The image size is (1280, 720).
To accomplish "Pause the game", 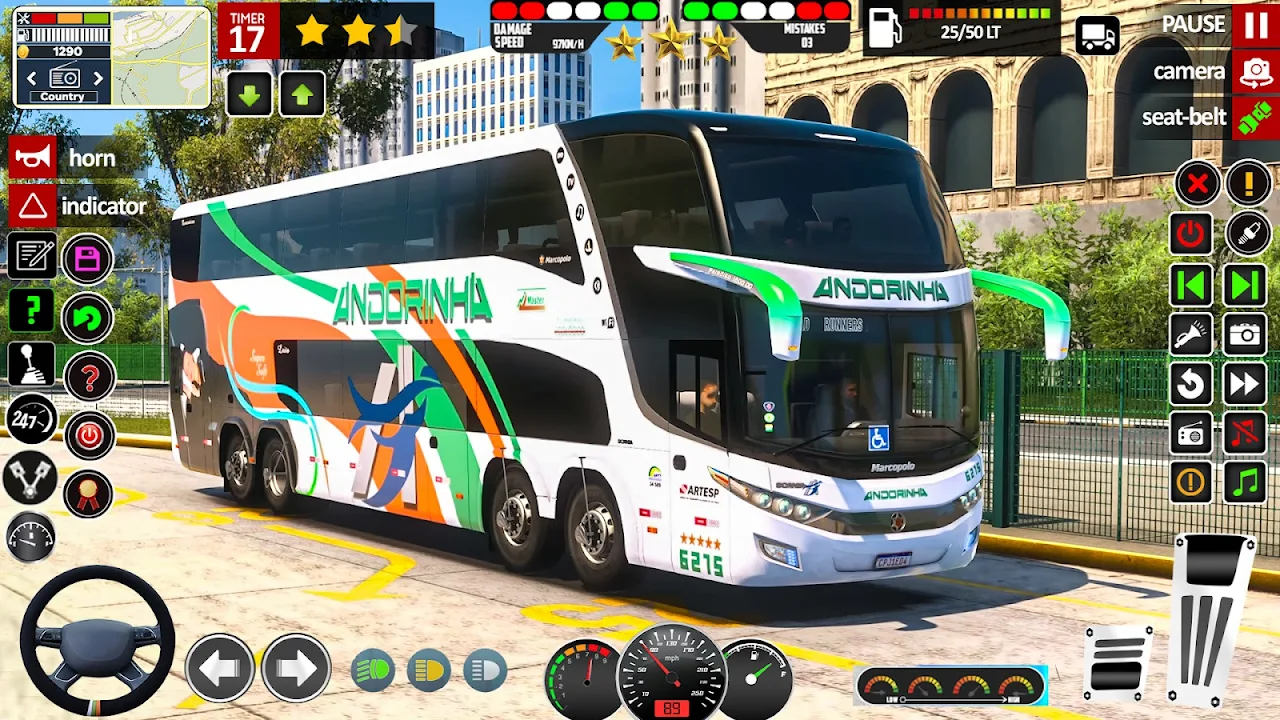I will (x=1254, y=25).
